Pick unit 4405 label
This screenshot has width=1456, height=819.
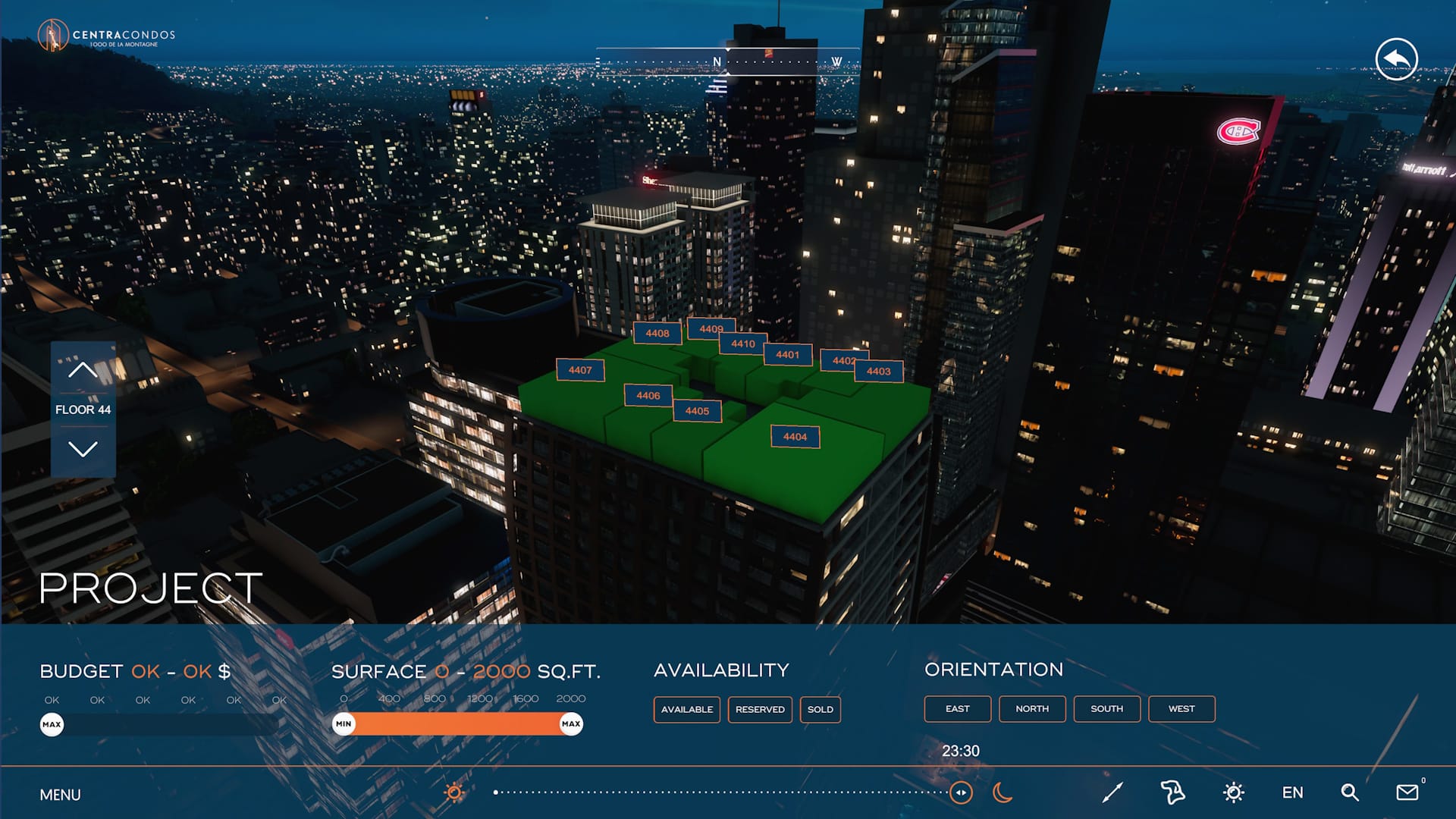click(697, 411)
